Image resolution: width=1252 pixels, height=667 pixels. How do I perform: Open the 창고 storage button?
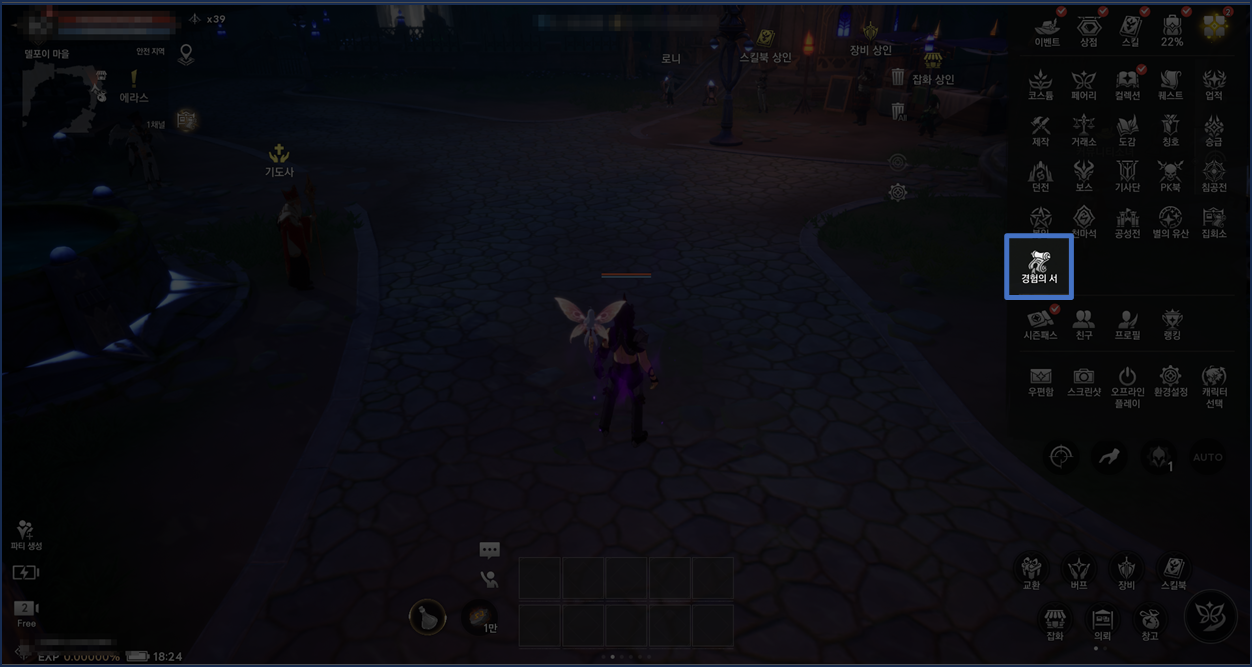[1149, 623]
